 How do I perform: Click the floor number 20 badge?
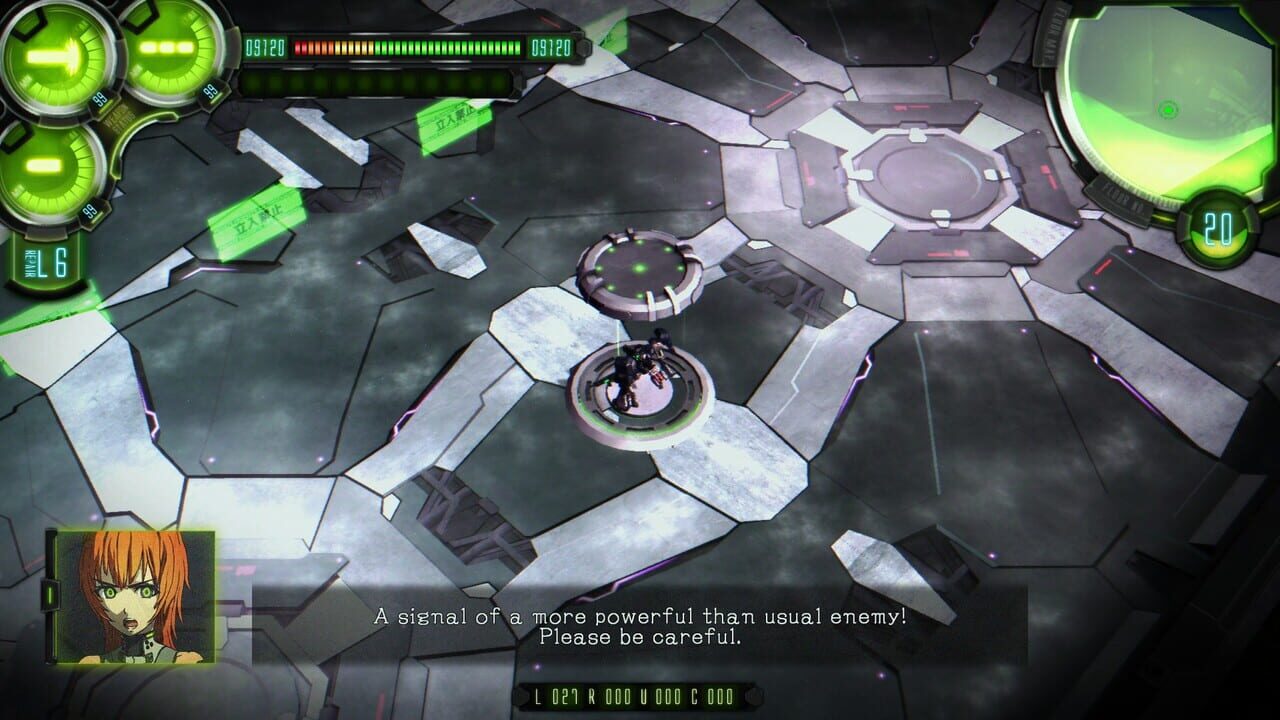click(1216, 228)
